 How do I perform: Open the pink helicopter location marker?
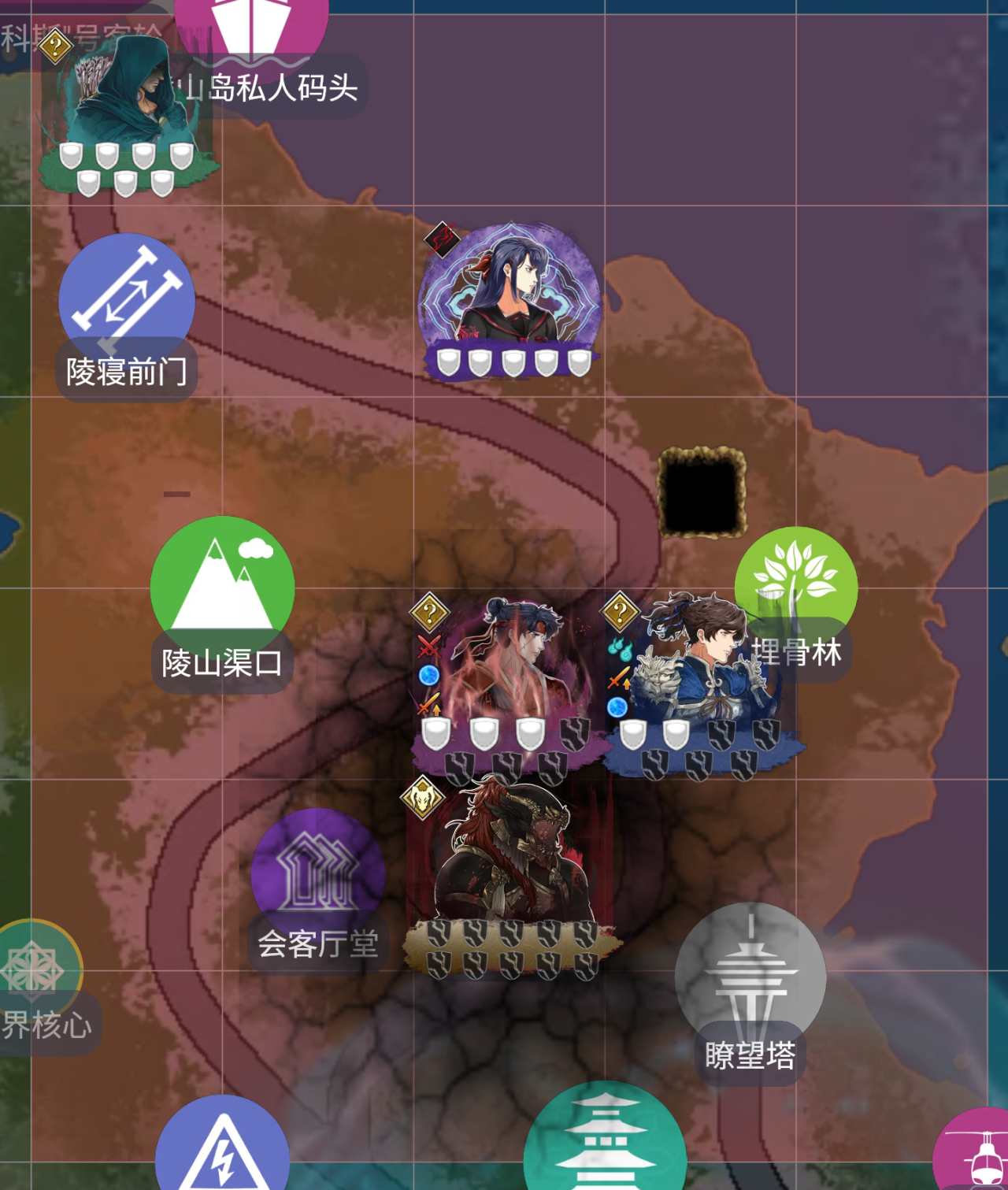pos(976,1151)
